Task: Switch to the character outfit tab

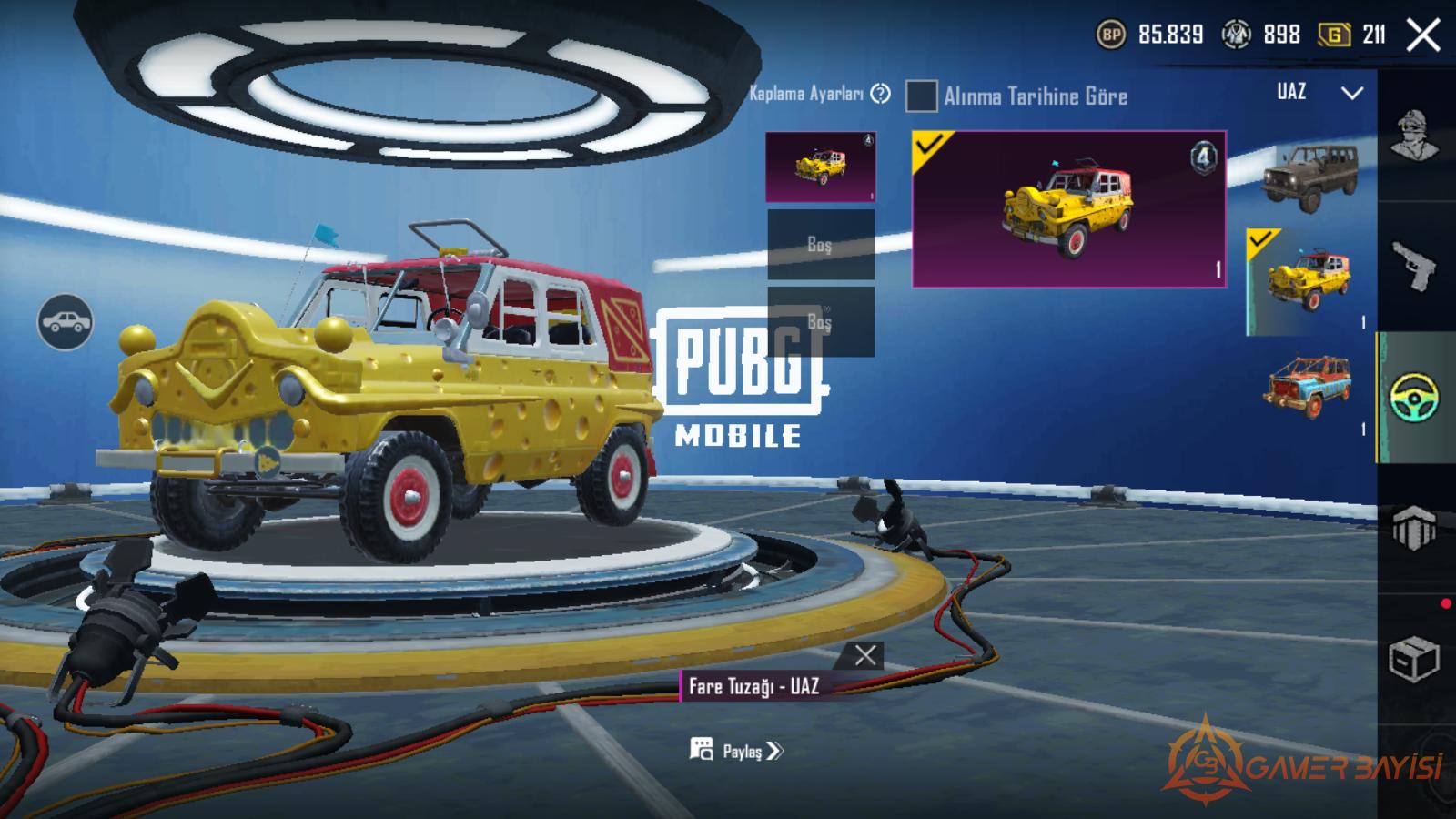Action: [1415, 136]
